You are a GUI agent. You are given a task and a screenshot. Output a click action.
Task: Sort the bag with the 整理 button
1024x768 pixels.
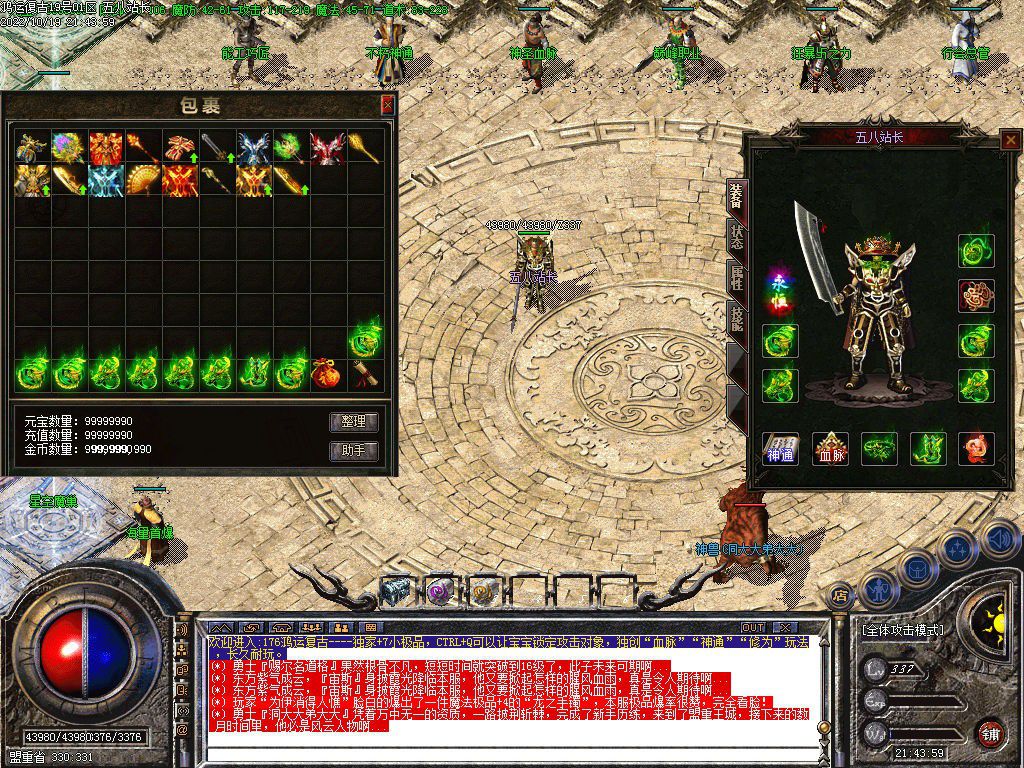coord(354,422)
